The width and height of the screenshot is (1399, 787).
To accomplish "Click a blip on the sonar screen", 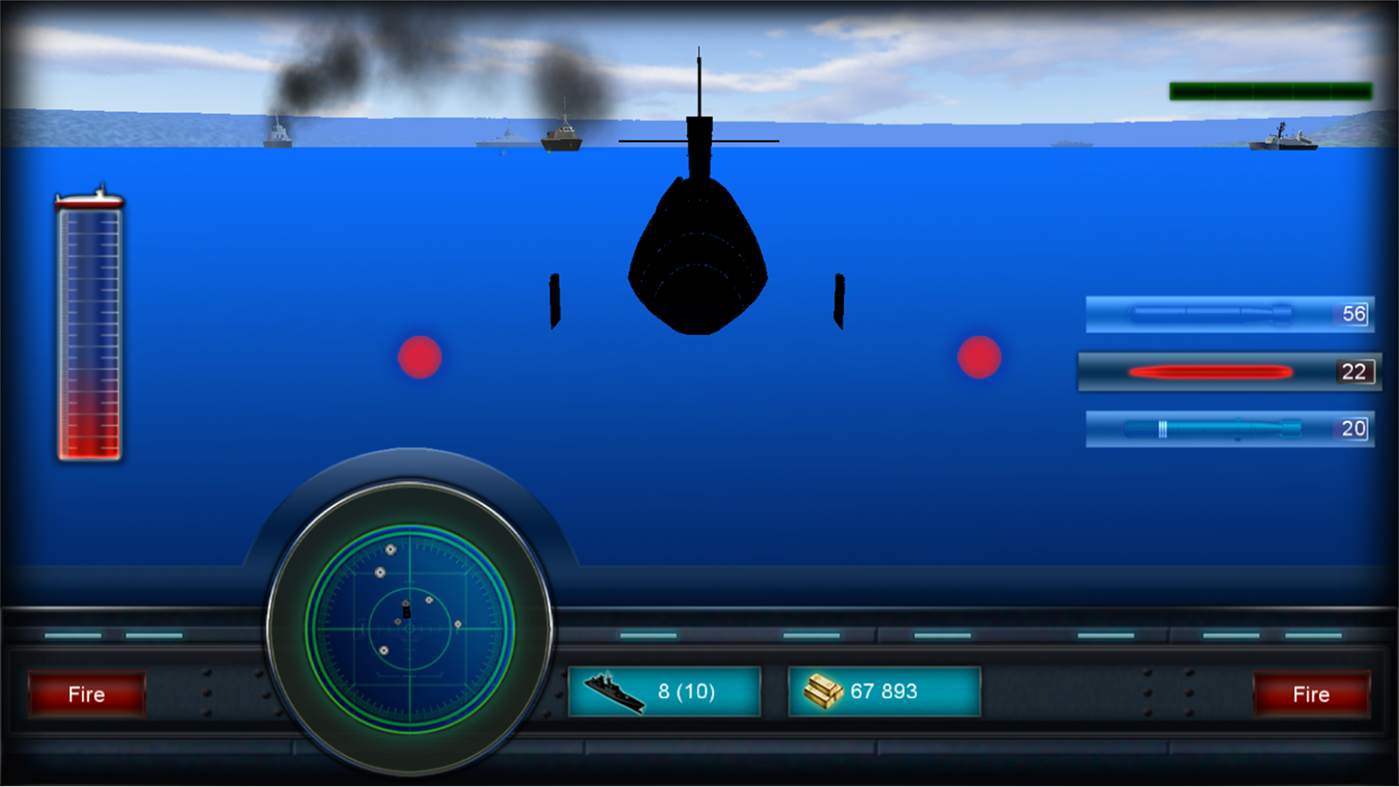I will pos(388,551).
